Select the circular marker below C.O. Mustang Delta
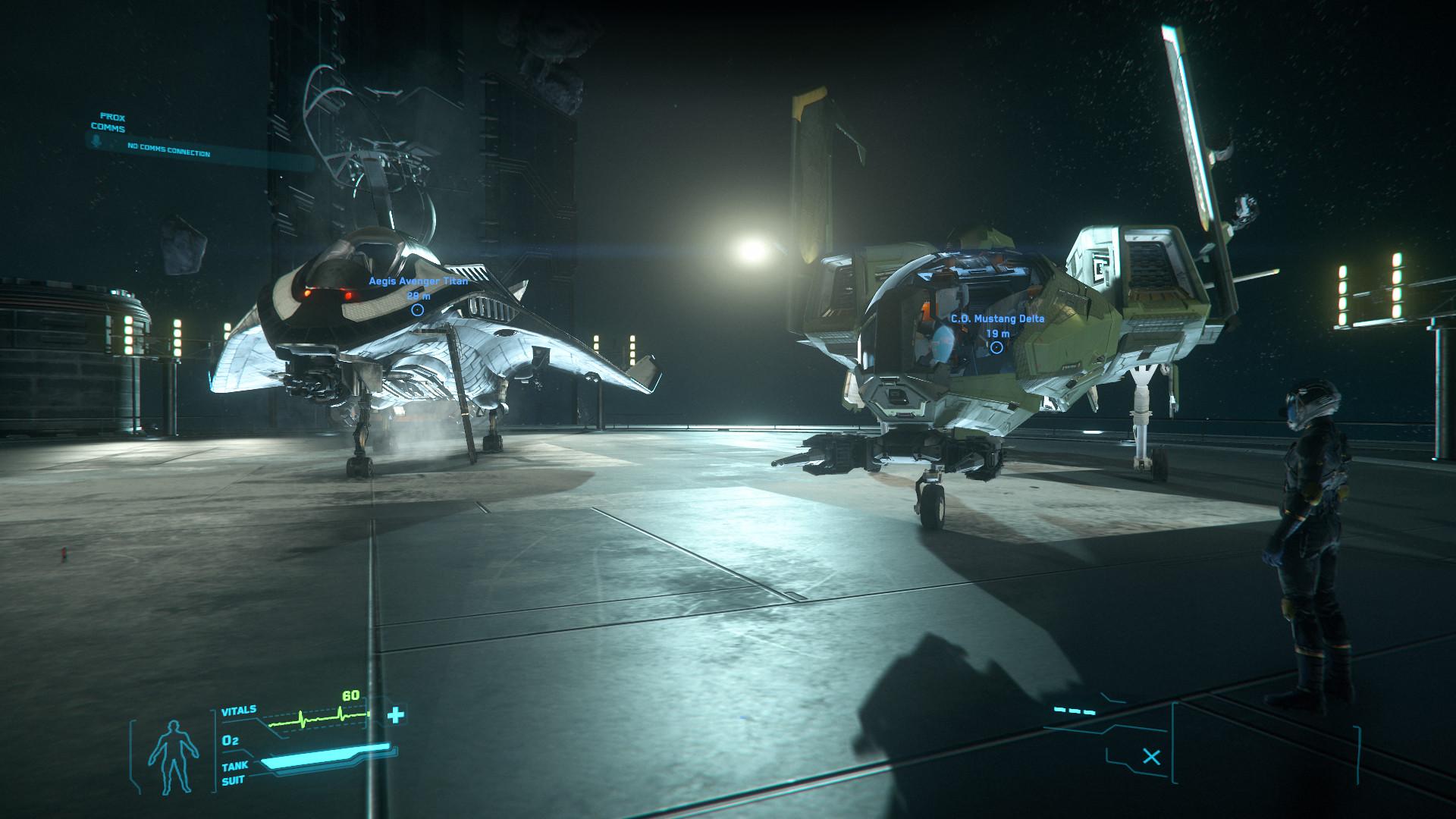The image size is (1456, 819). click(997, 347)
